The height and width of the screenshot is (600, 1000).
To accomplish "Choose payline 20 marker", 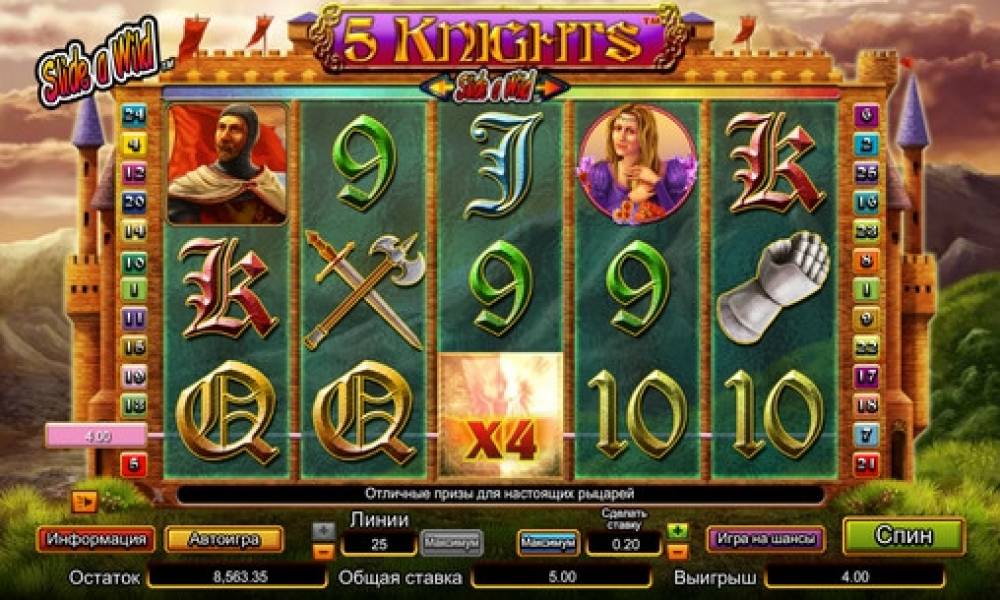I will (x=133, y=201).
